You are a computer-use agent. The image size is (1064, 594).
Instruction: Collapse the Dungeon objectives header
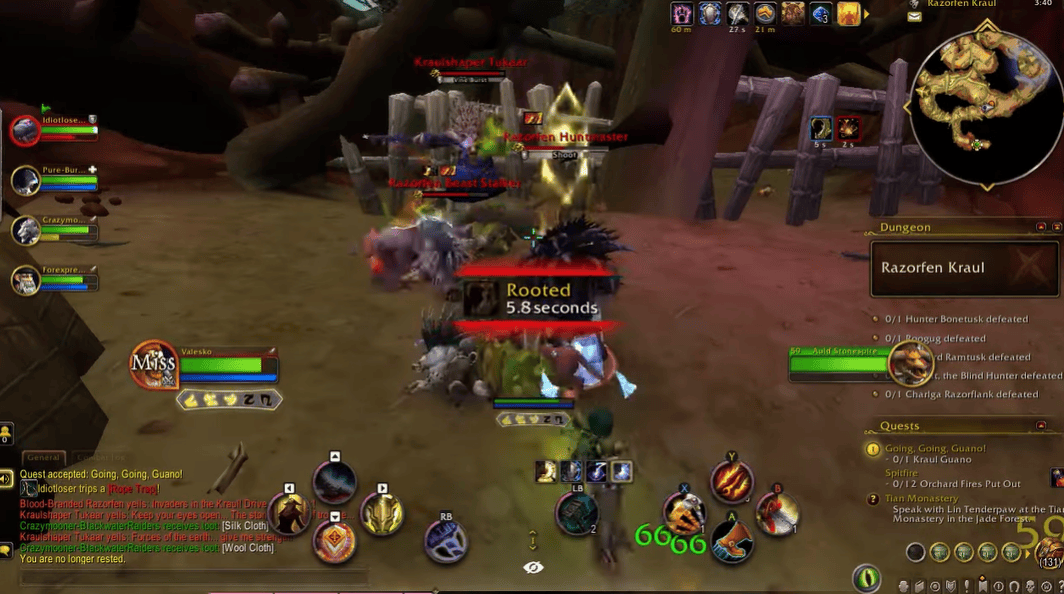point(1041,227)
